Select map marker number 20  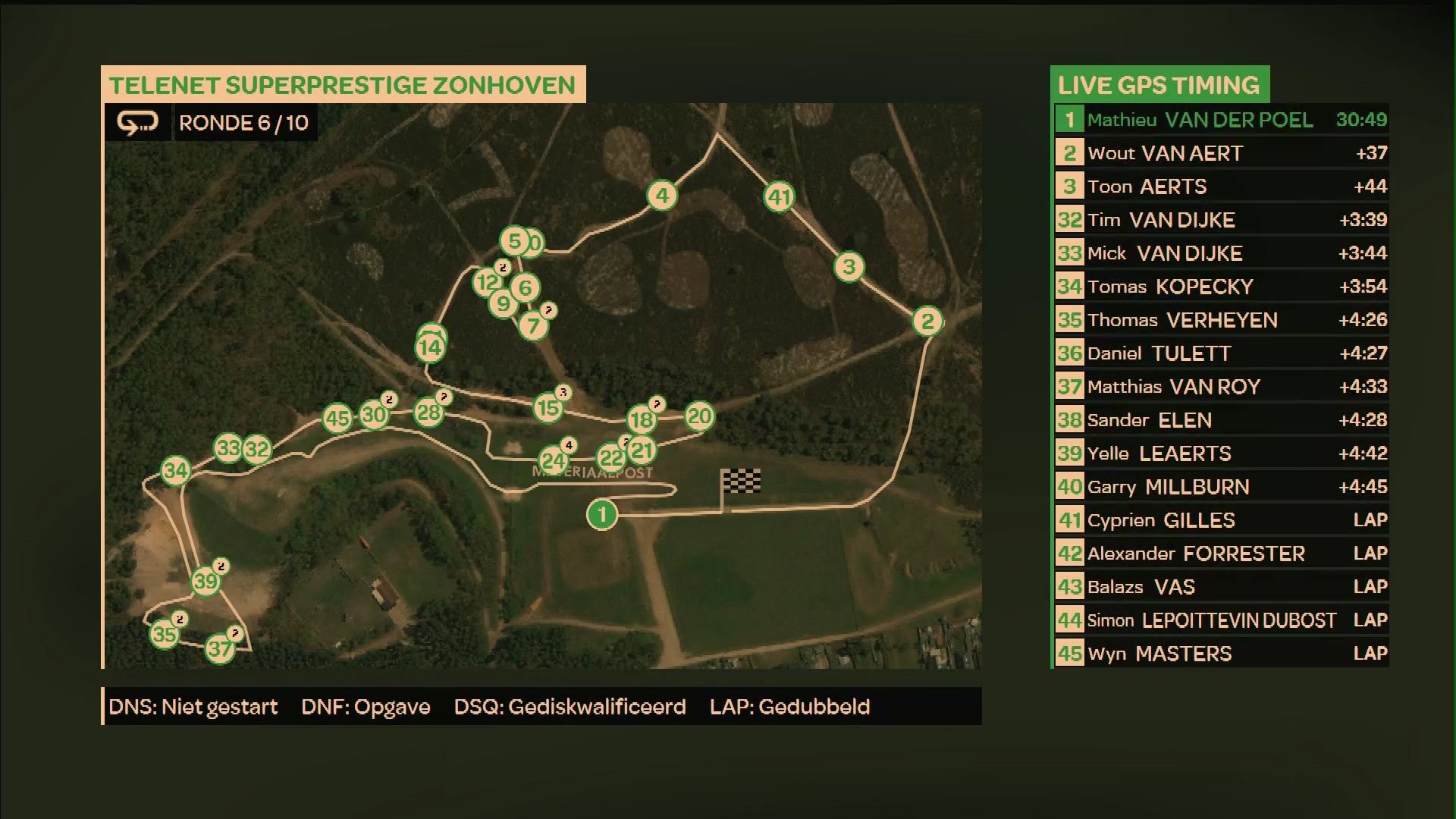[x=699, y=416]
